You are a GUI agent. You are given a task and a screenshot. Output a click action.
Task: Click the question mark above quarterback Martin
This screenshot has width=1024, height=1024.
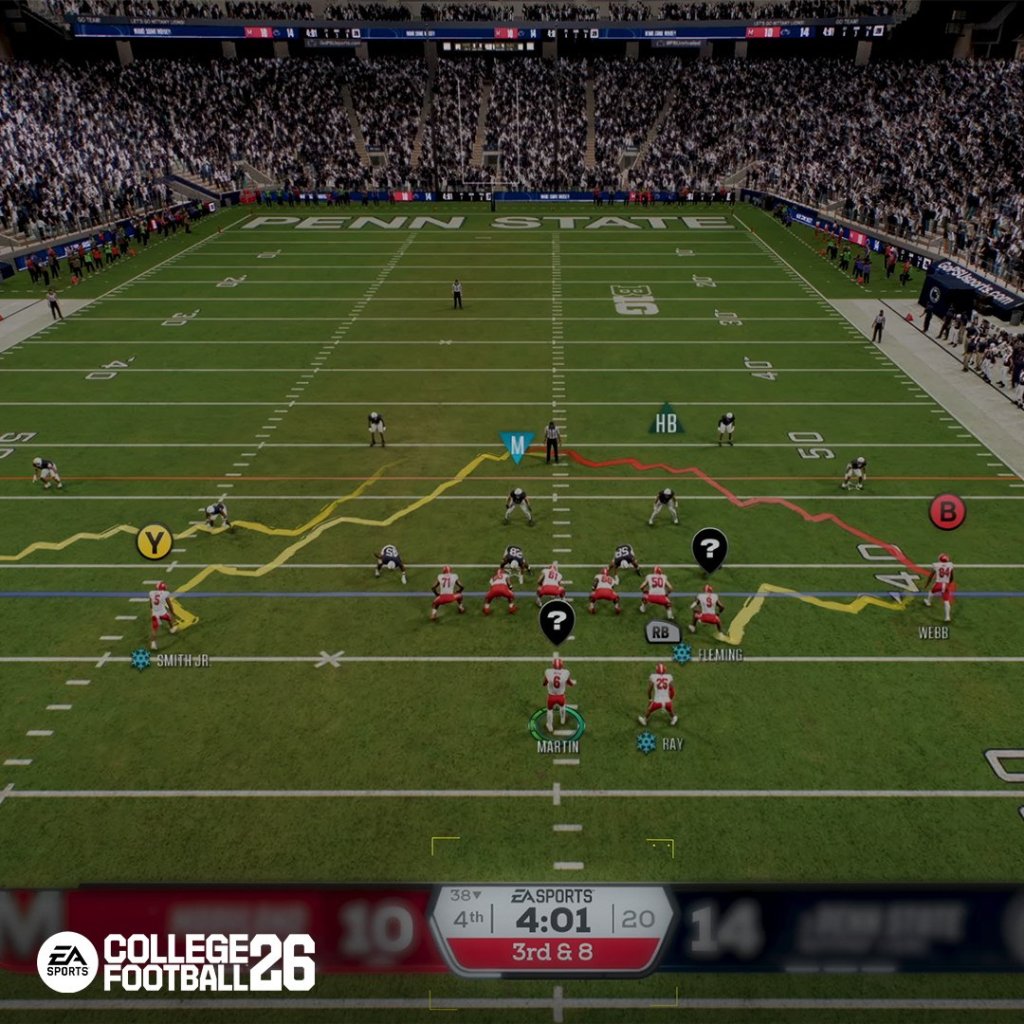point(557,620)
